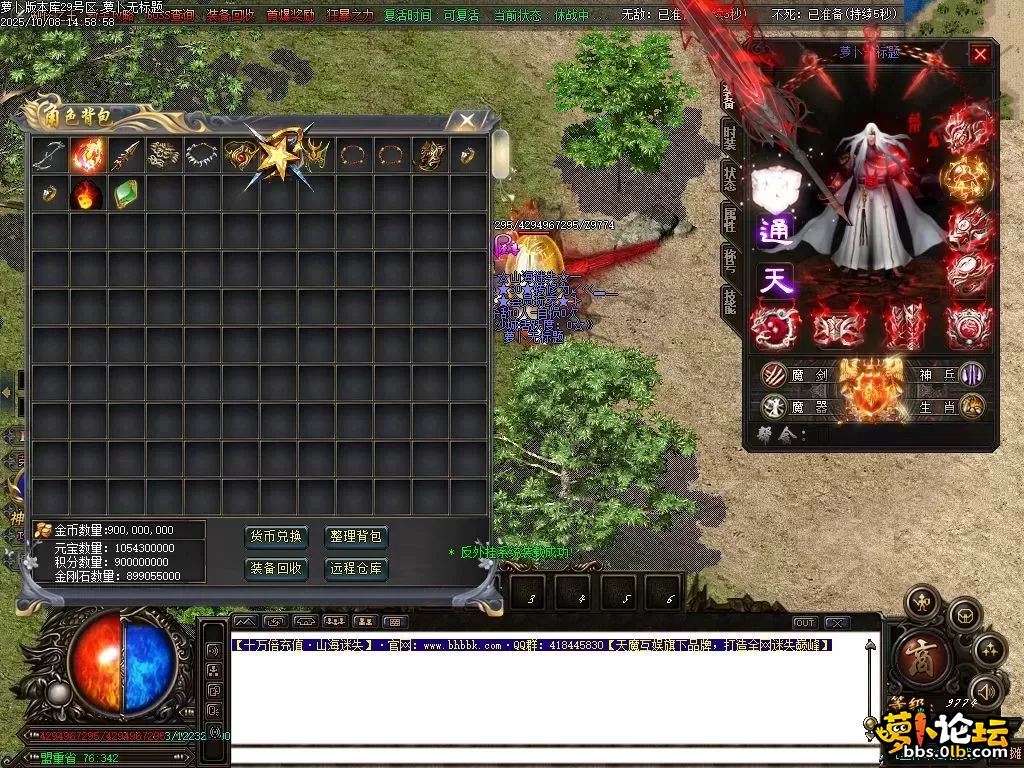Switch to the 状态 status tab
This screenshot has width=1024, height=768.
tap(730, 178)
